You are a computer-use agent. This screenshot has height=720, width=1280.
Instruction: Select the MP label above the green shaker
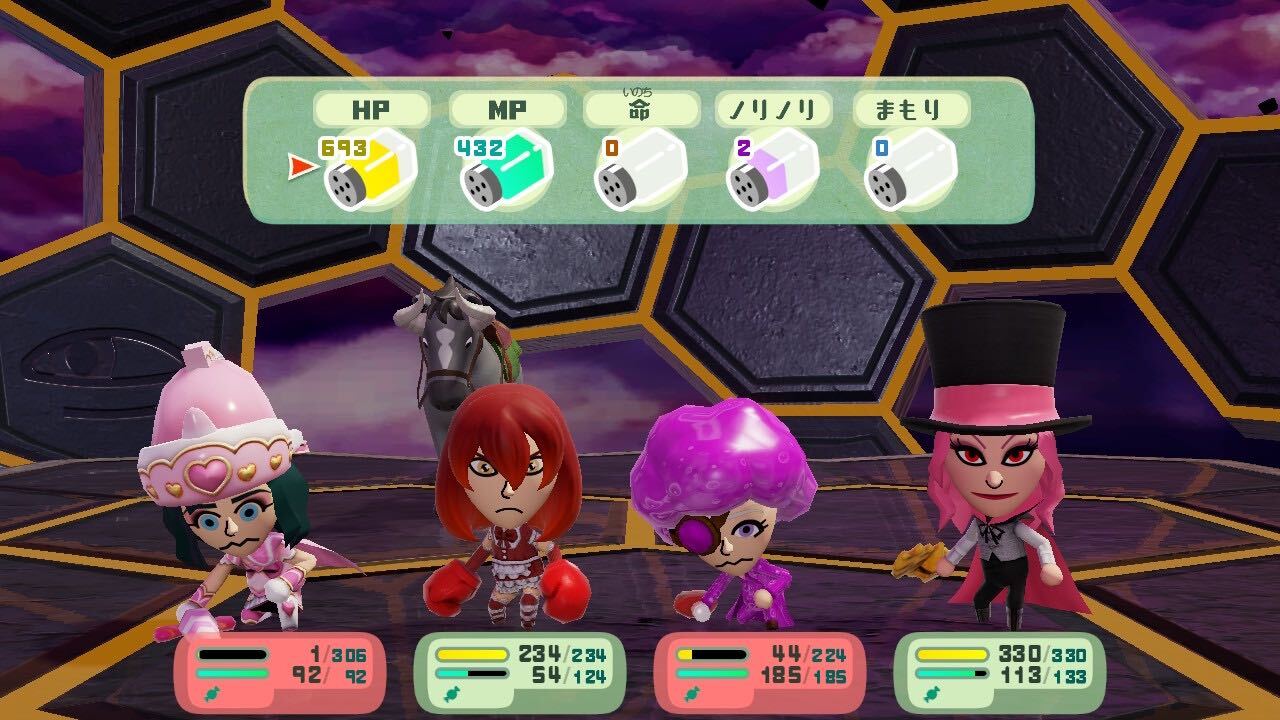[506, 110]
